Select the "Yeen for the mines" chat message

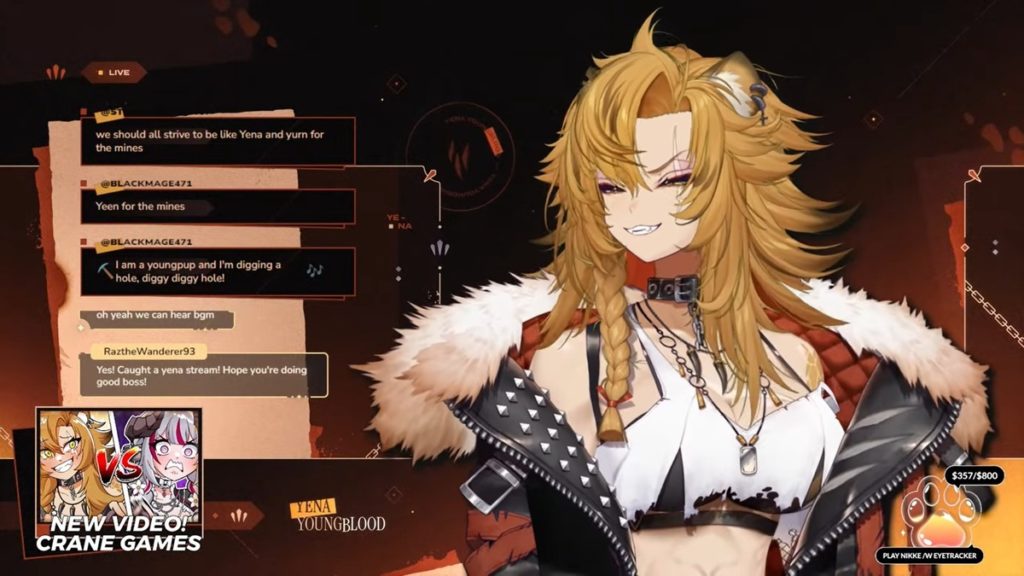tap(217, 207)
